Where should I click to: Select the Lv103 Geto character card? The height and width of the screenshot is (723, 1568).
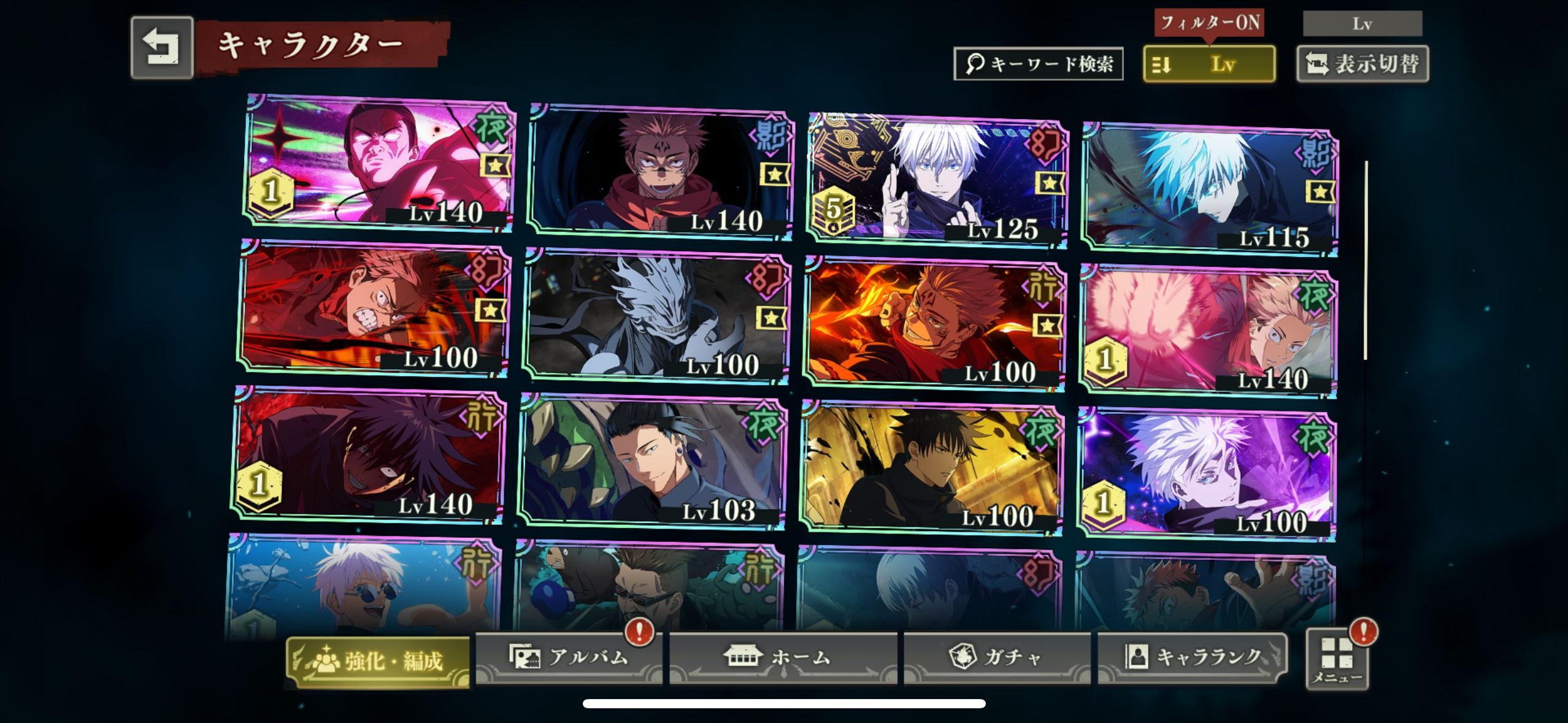[x=651, y=463]
